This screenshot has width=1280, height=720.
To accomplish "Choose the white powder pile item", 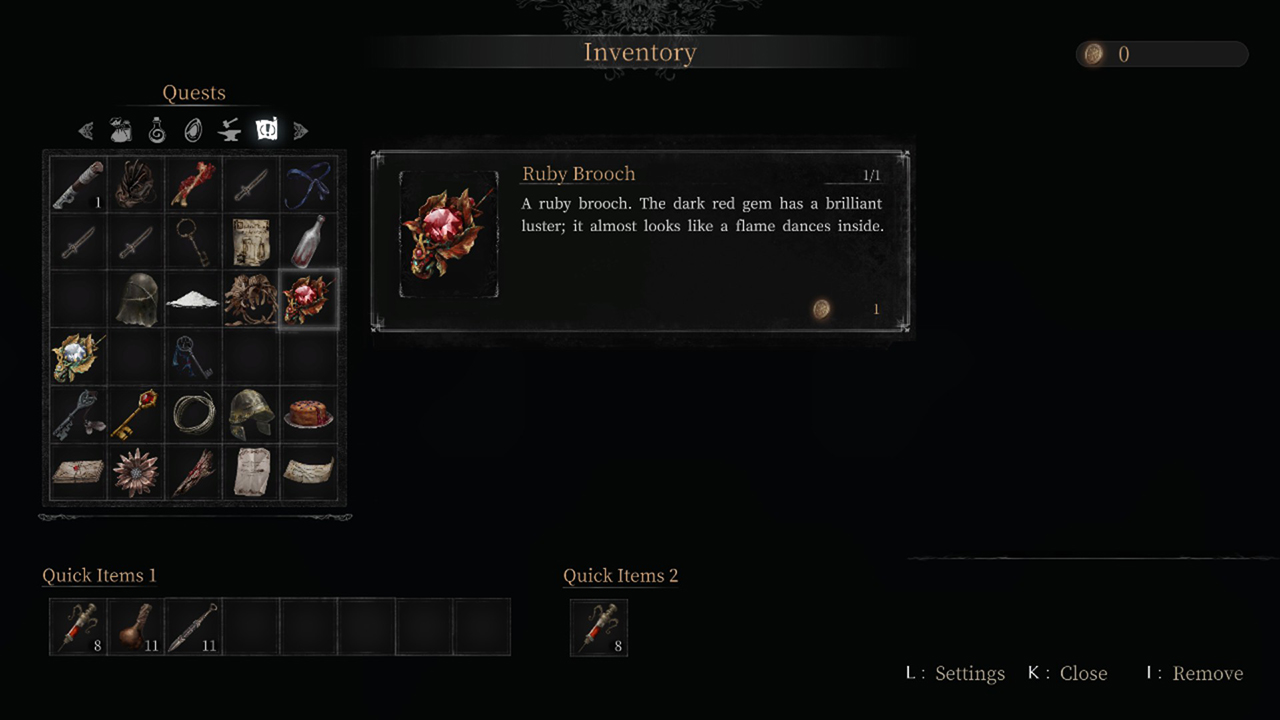I will pyautogui.click(x=193, y=299).
